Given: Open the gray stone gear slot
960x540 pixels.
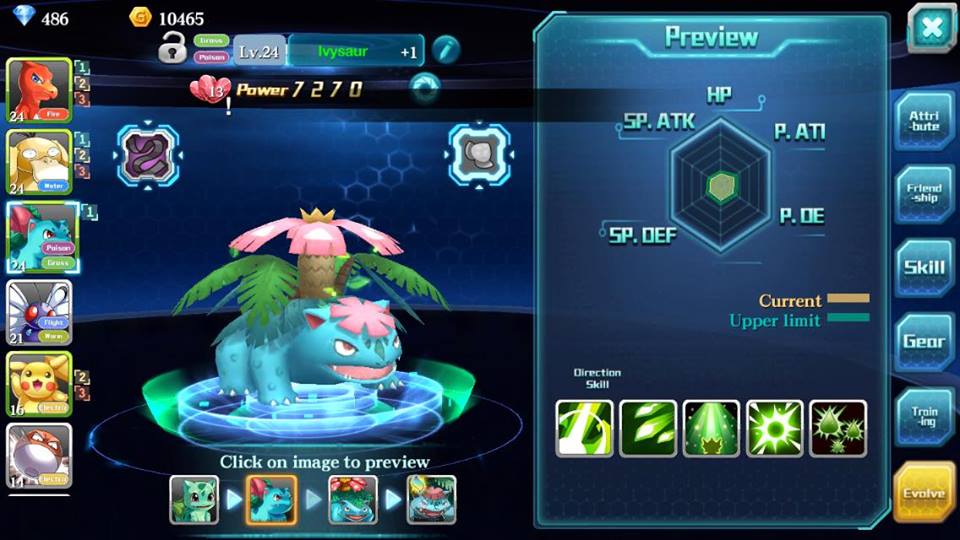Looking at the screenshot, I should [x=479, y=155].
